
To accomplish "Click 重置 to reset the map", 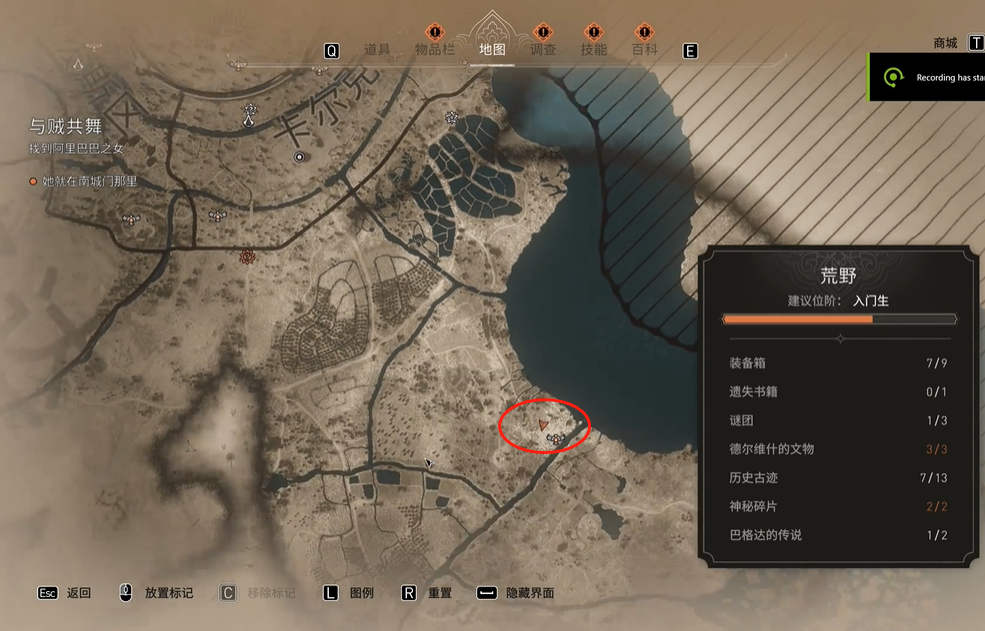I will click(439, 593).
